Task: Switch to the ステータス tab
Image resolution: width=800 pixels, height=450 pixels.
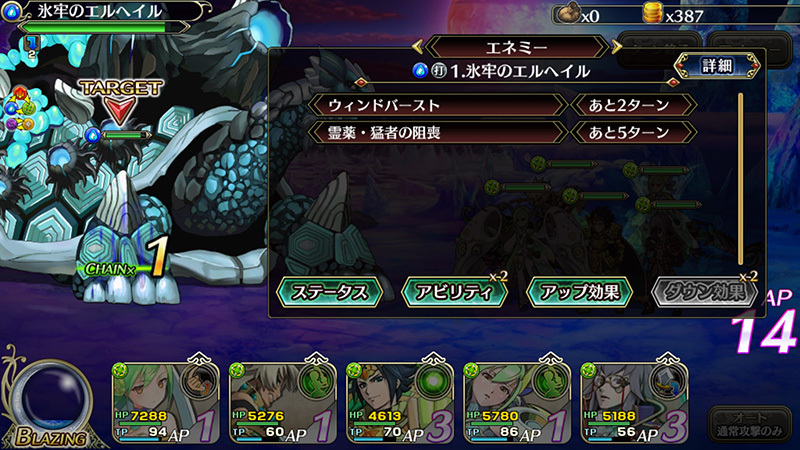Action: click(x=330, y=292)
